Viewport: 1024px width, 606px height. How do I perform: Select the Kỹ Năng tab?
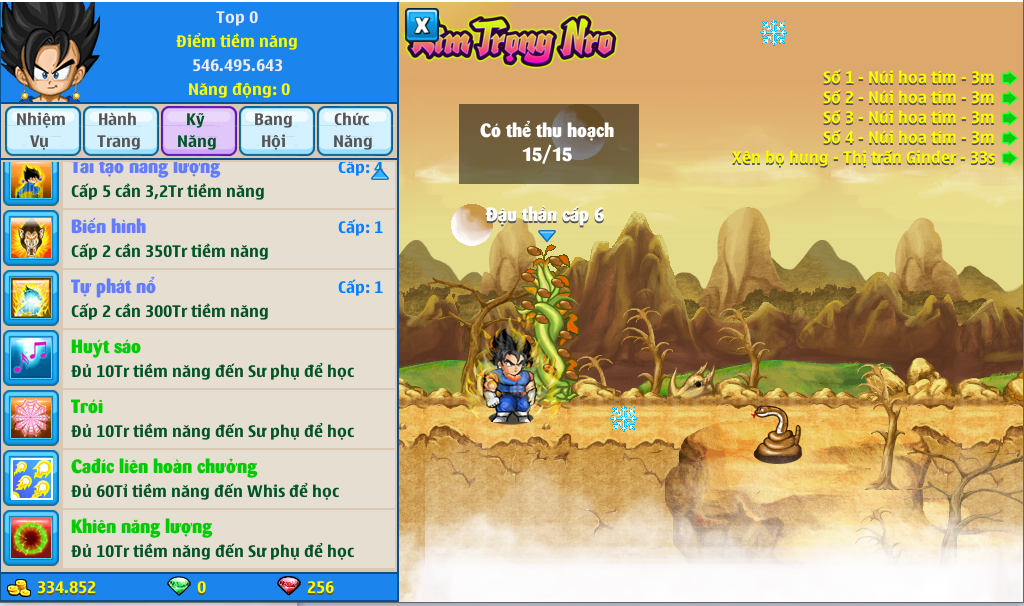click(197, 130)
